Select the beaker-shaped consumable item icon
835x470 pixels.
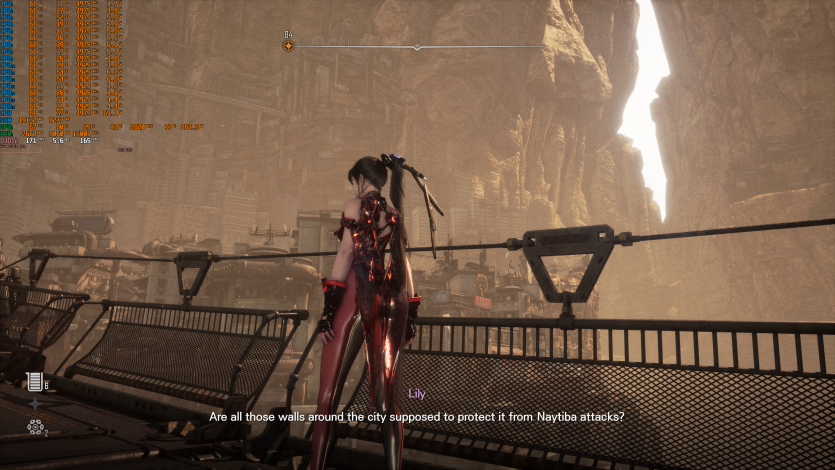[x=35, y=380]
